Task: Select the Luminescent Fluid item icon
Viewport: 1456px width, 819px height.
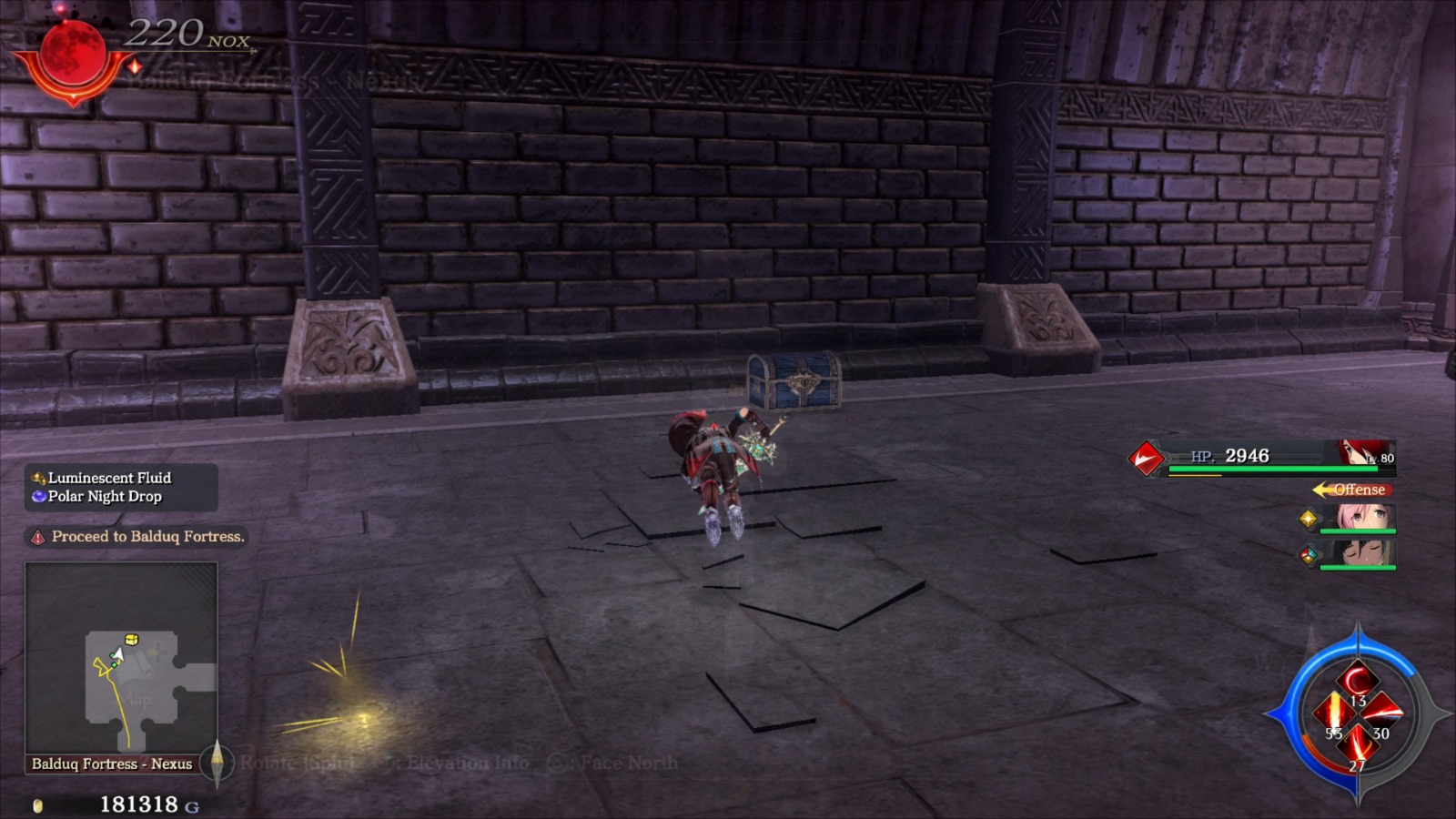Action: 37,477
